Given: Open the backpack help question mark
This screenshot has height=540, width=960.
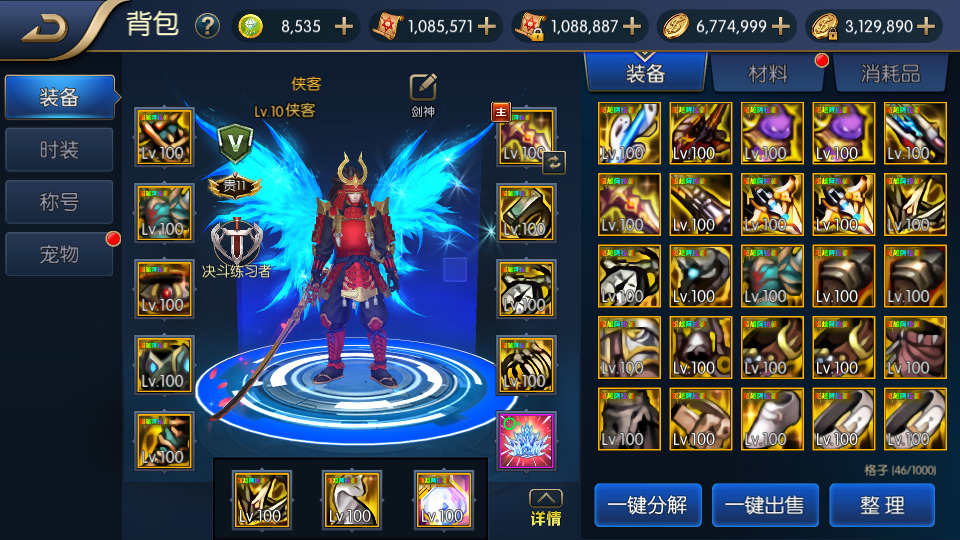Looking at the screenshot, I should coord(207,26).
